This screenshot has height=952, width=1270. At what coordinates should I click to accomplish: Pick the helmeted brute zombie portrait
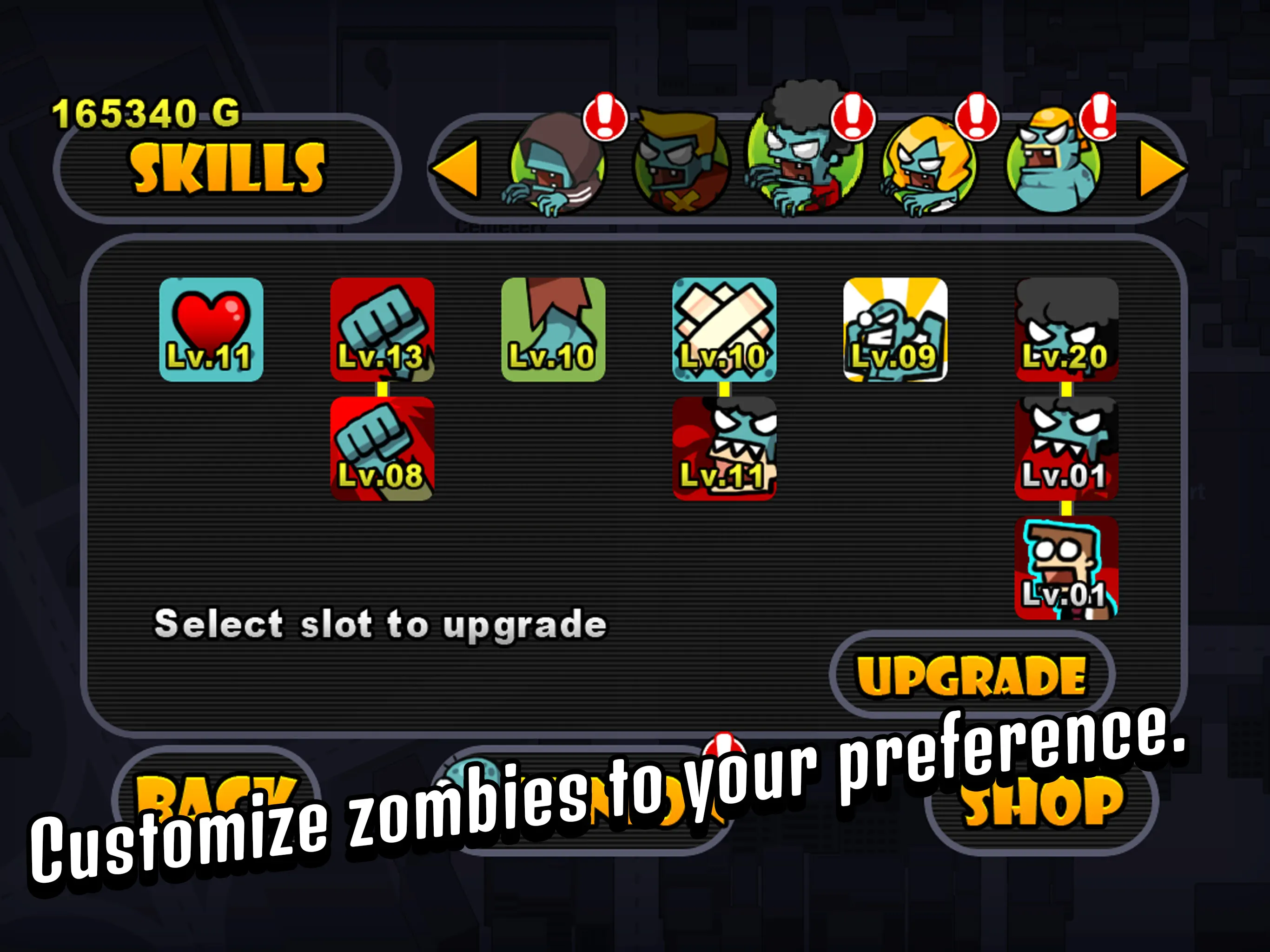[x=1053, y=169]
